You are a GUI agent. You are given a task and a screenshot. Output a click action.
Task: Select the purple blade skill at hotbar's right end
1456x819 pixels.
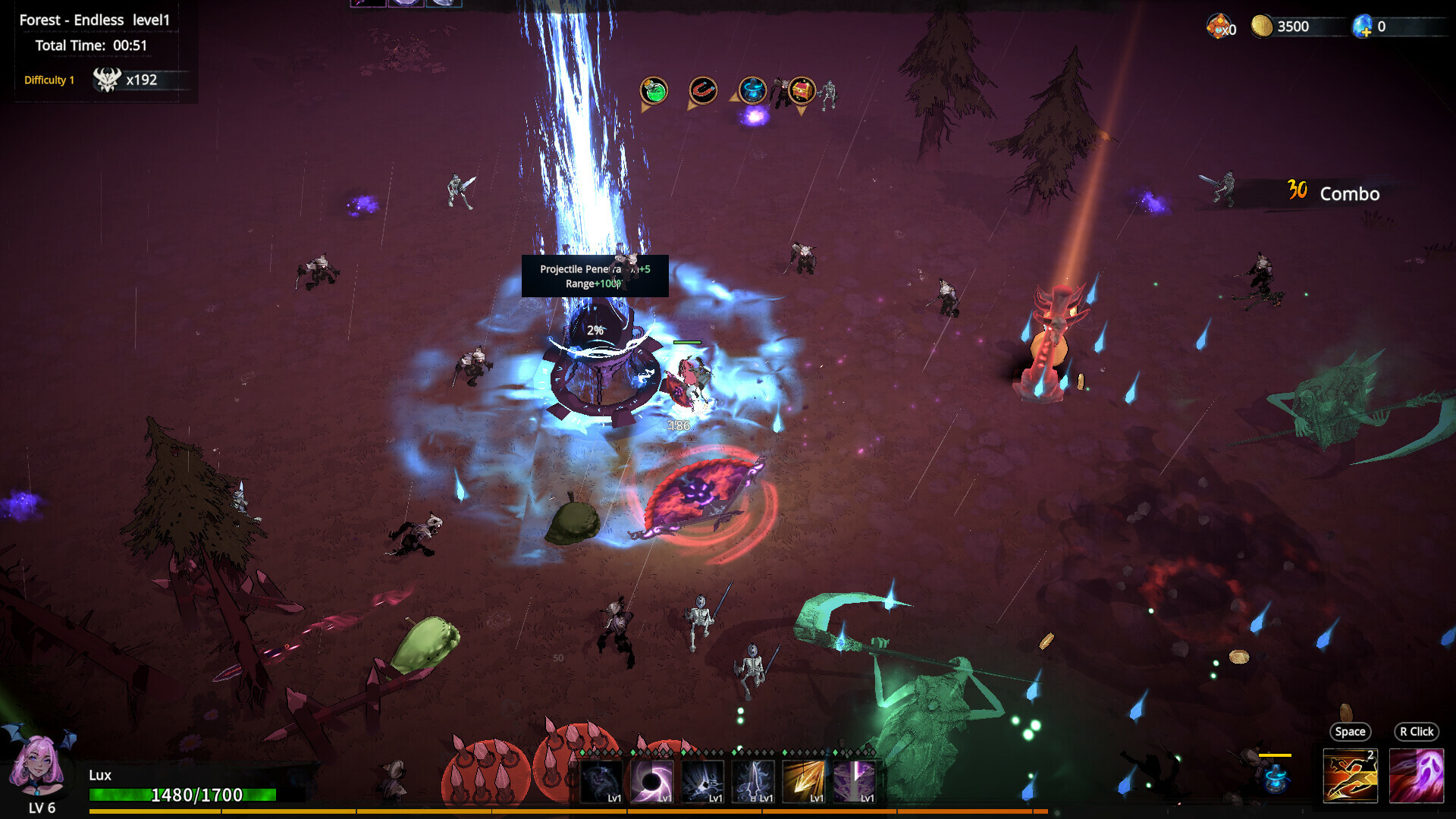pos(854,781)
